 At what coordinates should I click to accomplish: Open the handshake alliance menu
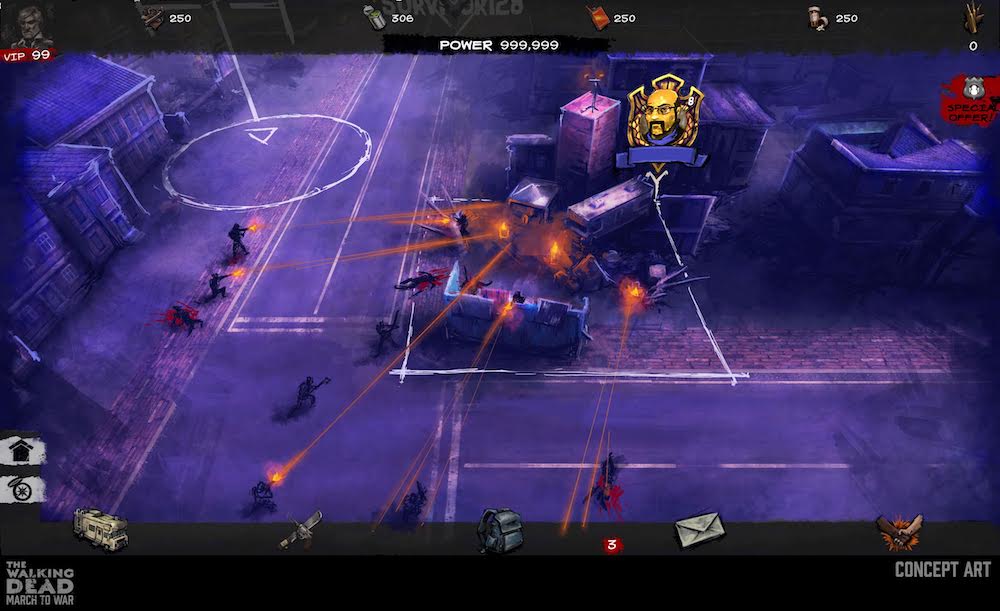[x=898, y=531]
